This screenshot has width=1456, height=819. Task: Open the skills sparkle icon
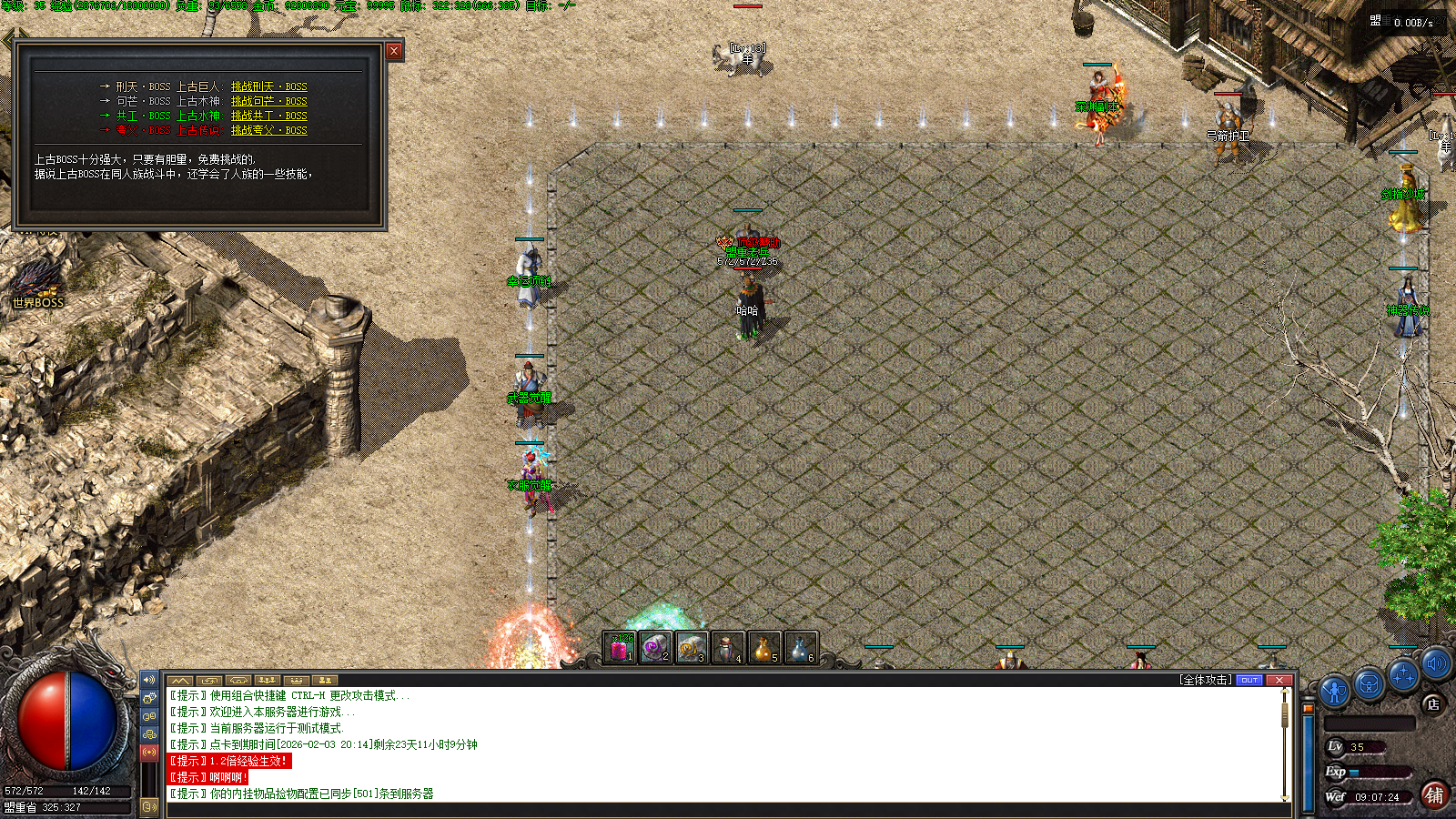click(1403, 675)
